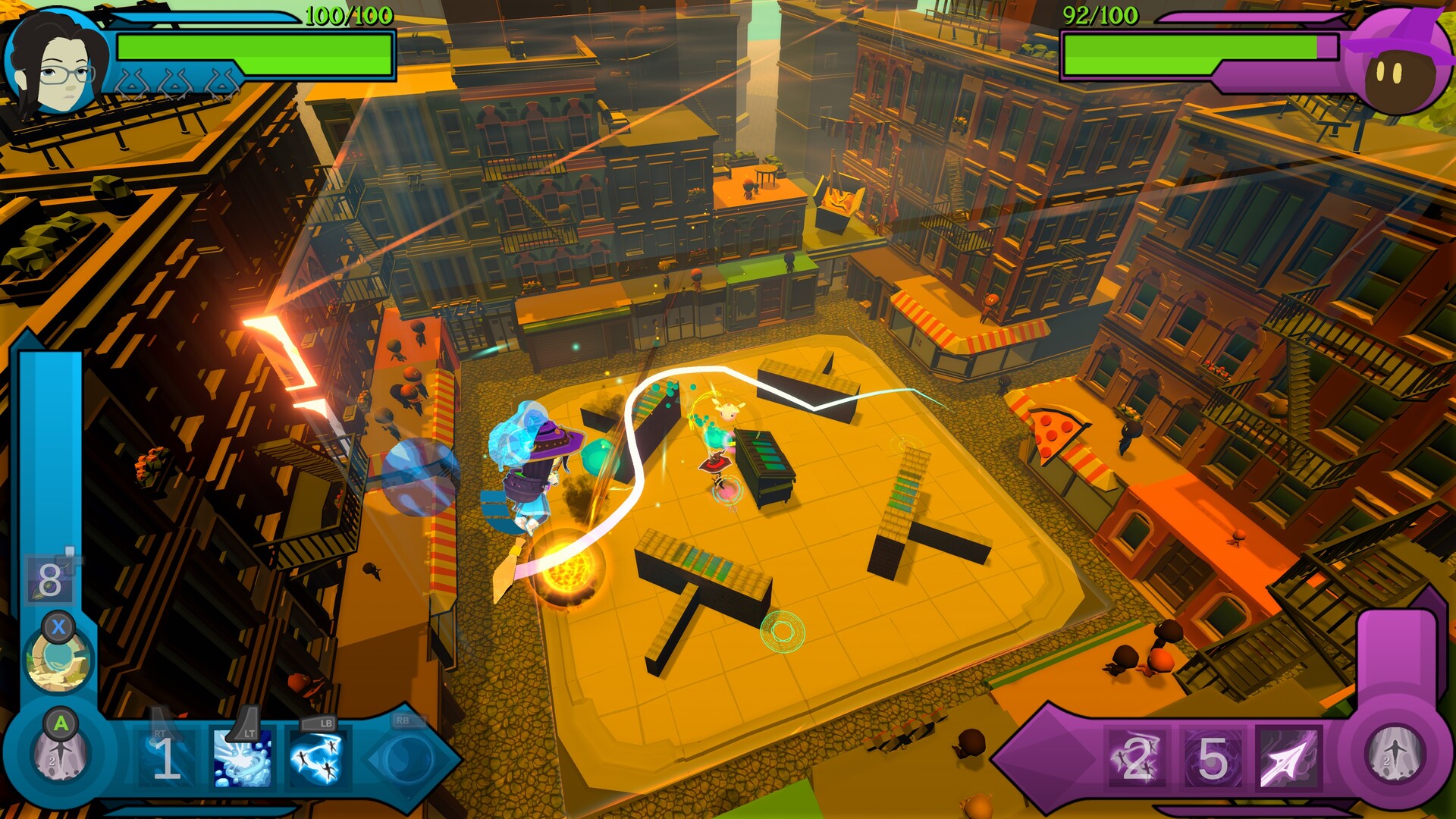
Task: Select the purple arrow projectile skill icon
Action: coord(1289,758)
